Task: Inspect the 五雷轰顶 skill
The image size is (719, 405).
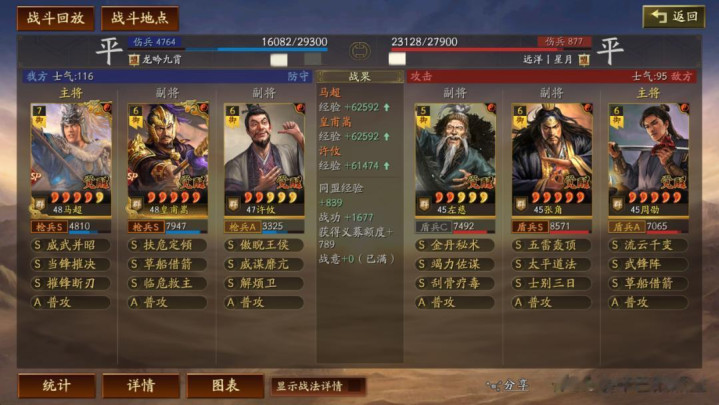Action: (551, 245)
